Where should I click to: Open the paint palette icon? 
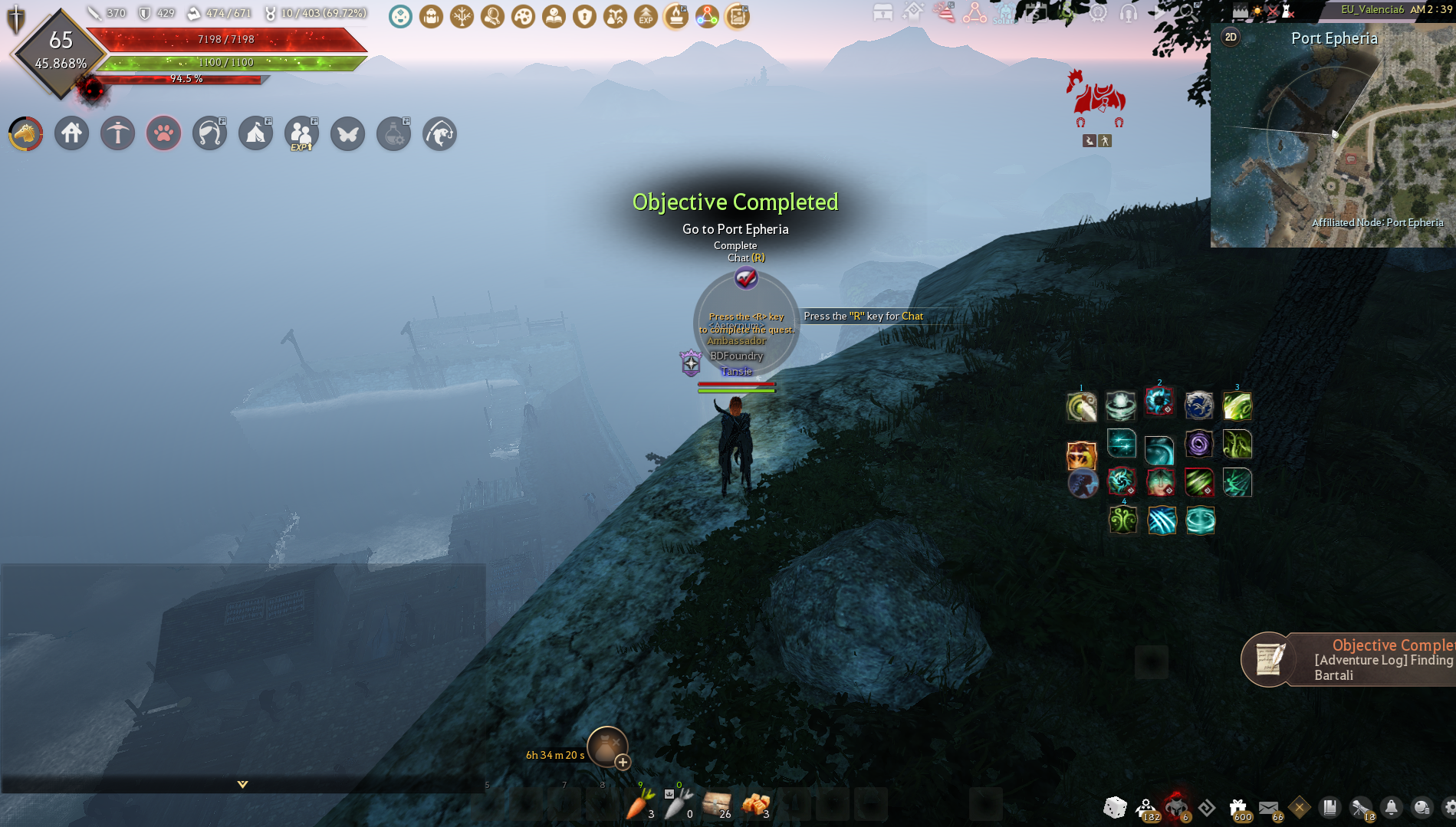524,16
